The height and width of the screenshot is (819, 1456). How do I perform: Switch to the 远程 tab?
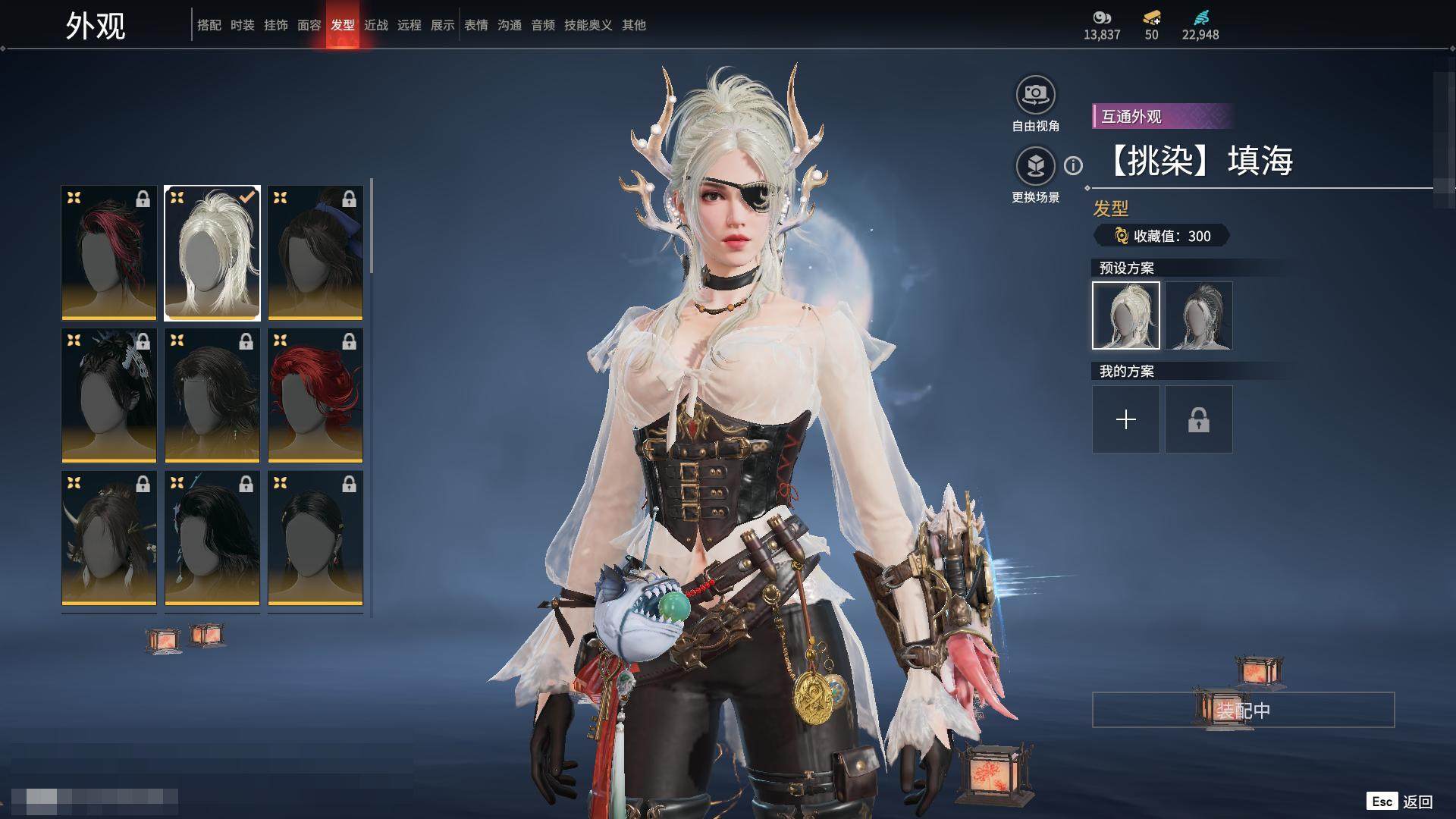pyautogui.click(x=409, y=25)
